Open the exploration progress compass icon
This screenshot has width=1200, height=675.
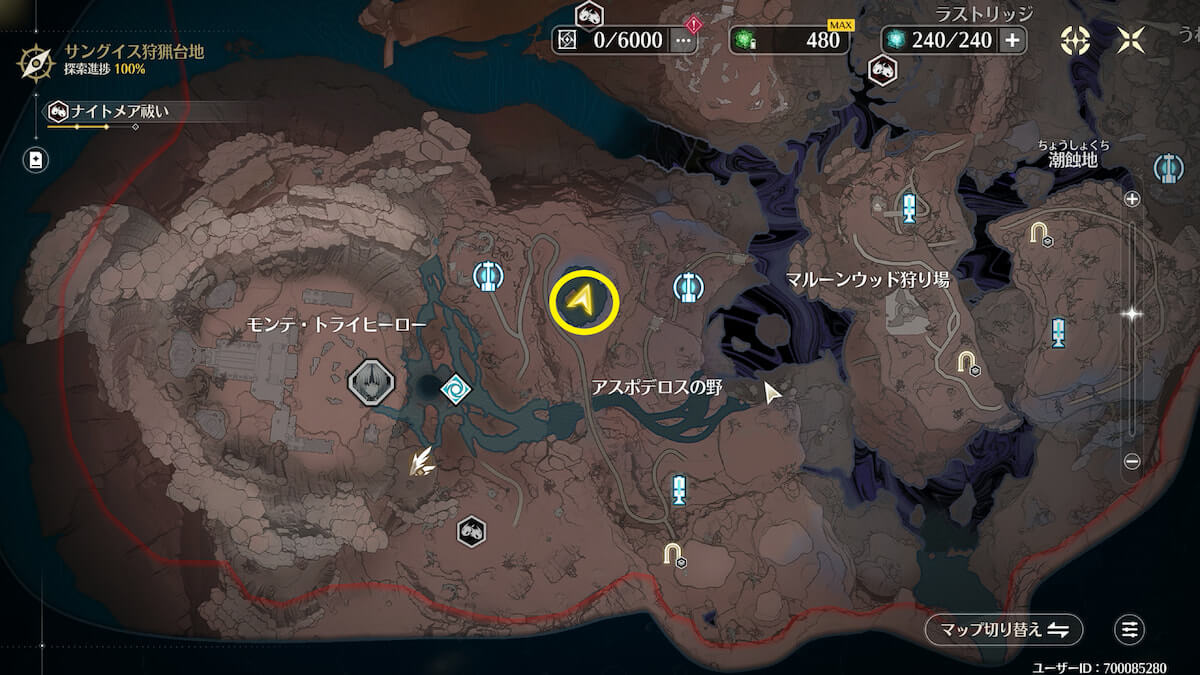pyautogui.click(x=36, y=61)
